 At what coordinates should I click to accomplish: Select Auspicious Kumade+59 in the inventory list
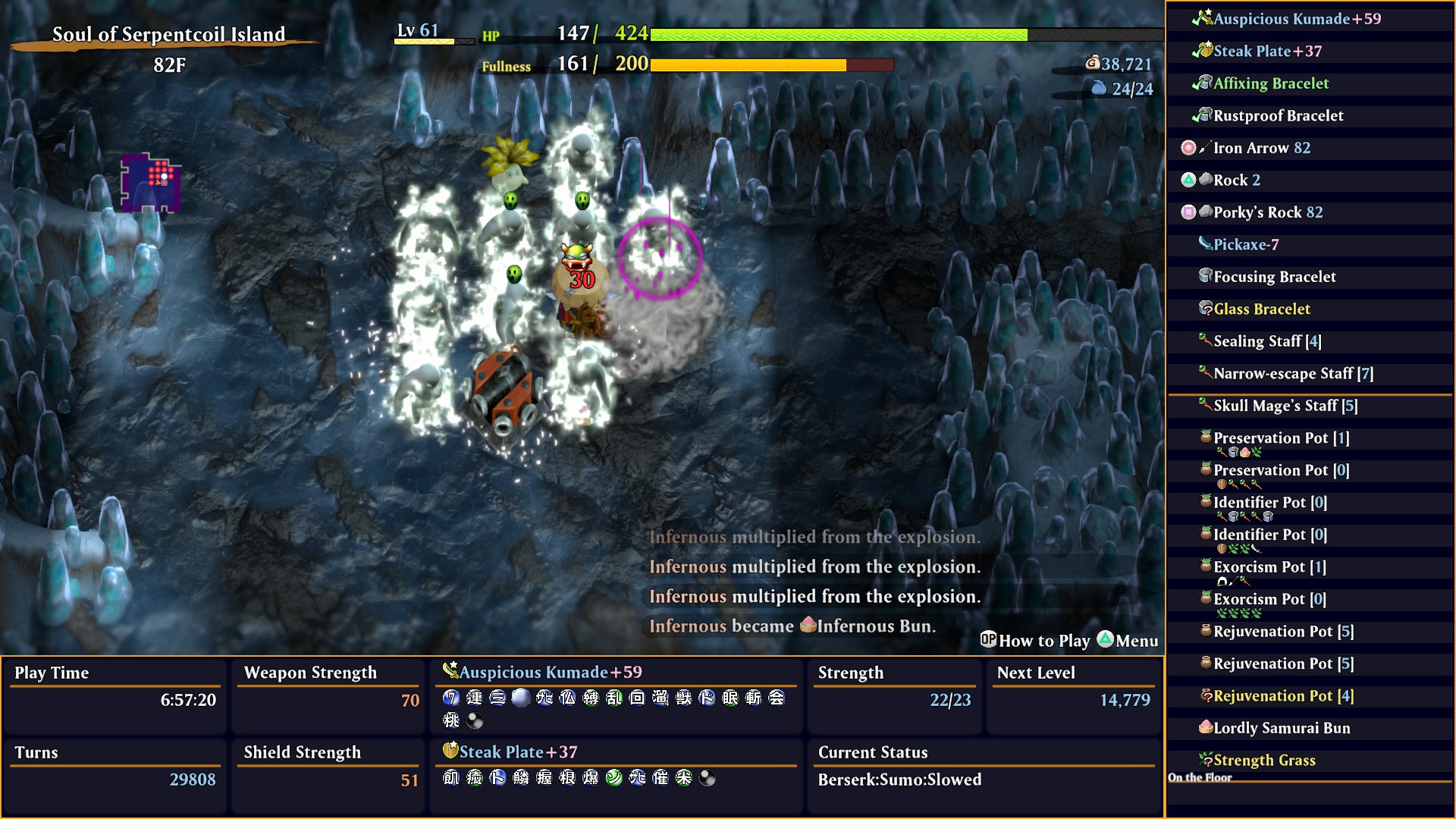[1297, 19]
